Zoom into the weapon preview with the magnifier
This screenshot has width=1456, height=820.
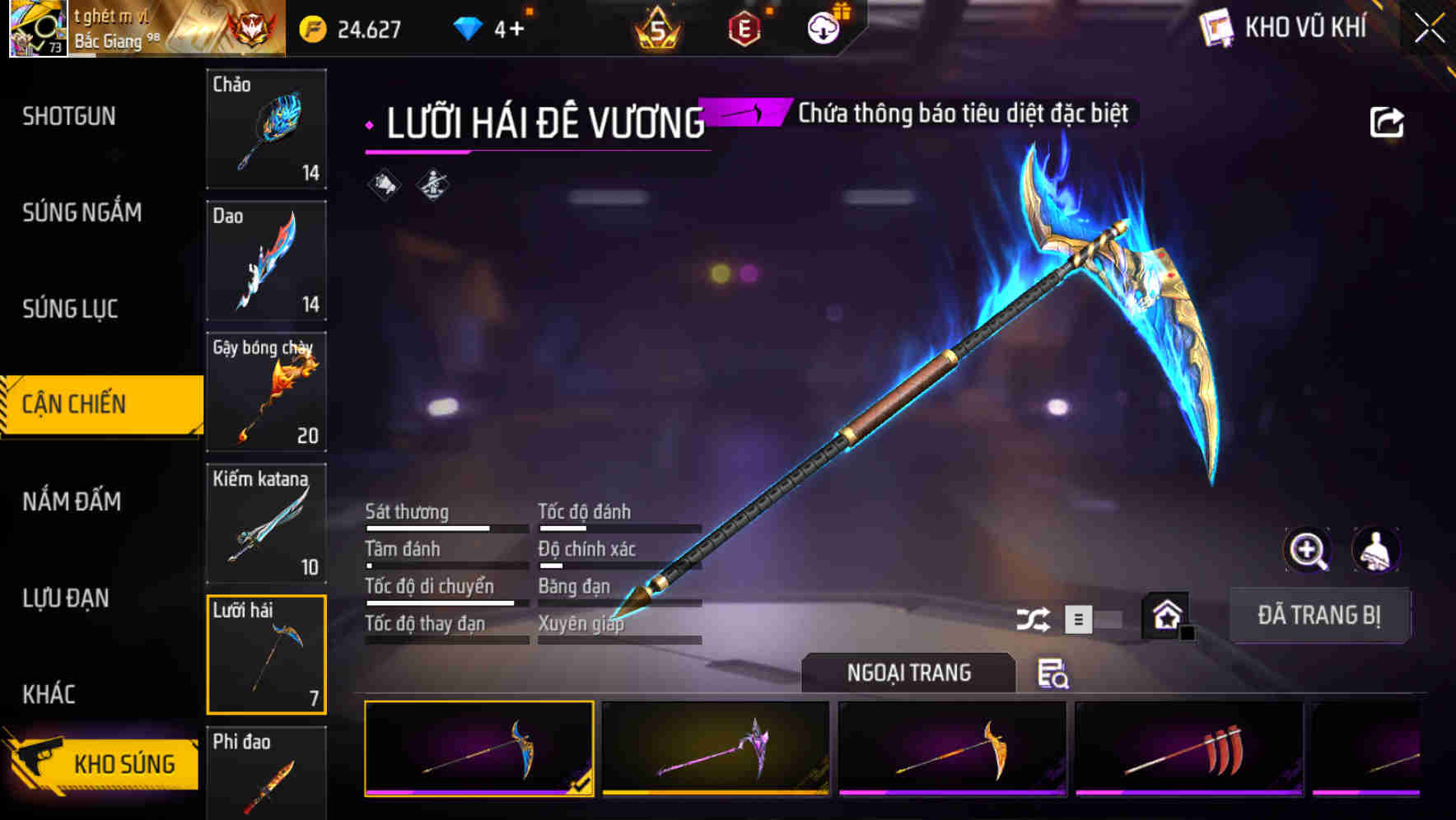(1307, 550)
